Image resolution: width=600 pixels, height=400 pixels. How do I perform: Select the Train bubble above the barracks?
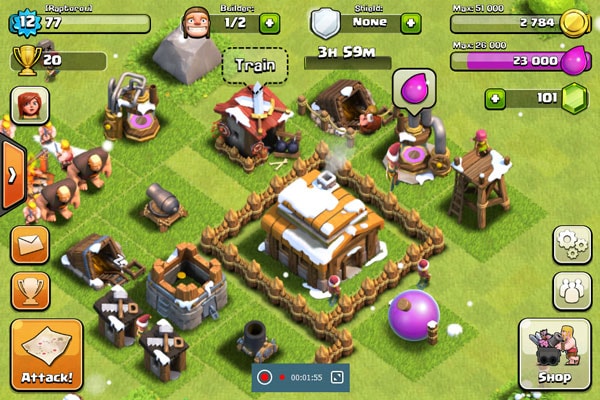pyautogui.click(x=254, y=66)
